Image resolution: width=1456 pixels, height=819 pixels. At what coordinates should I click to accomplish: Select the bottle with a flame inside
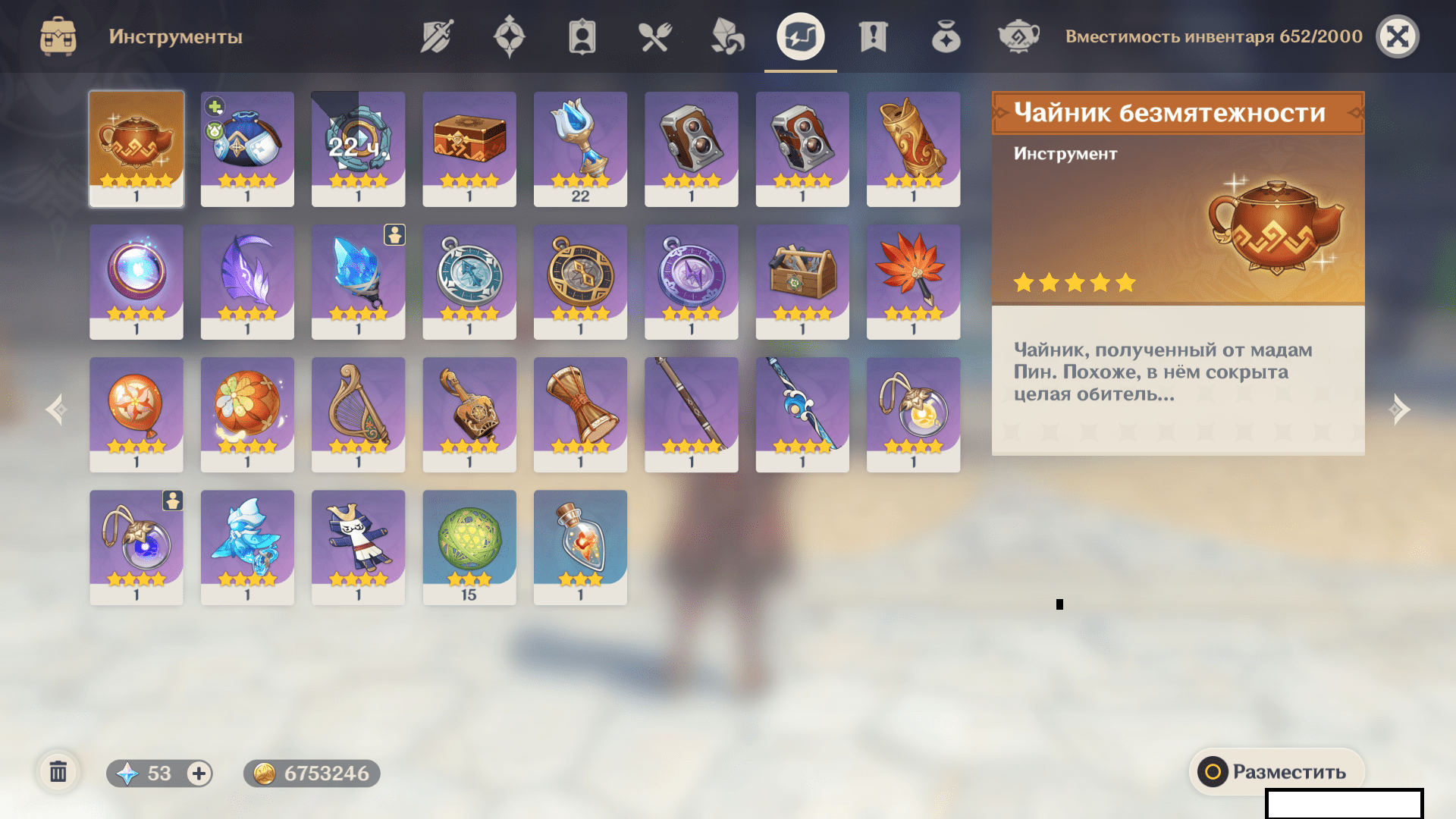(580, 547)
